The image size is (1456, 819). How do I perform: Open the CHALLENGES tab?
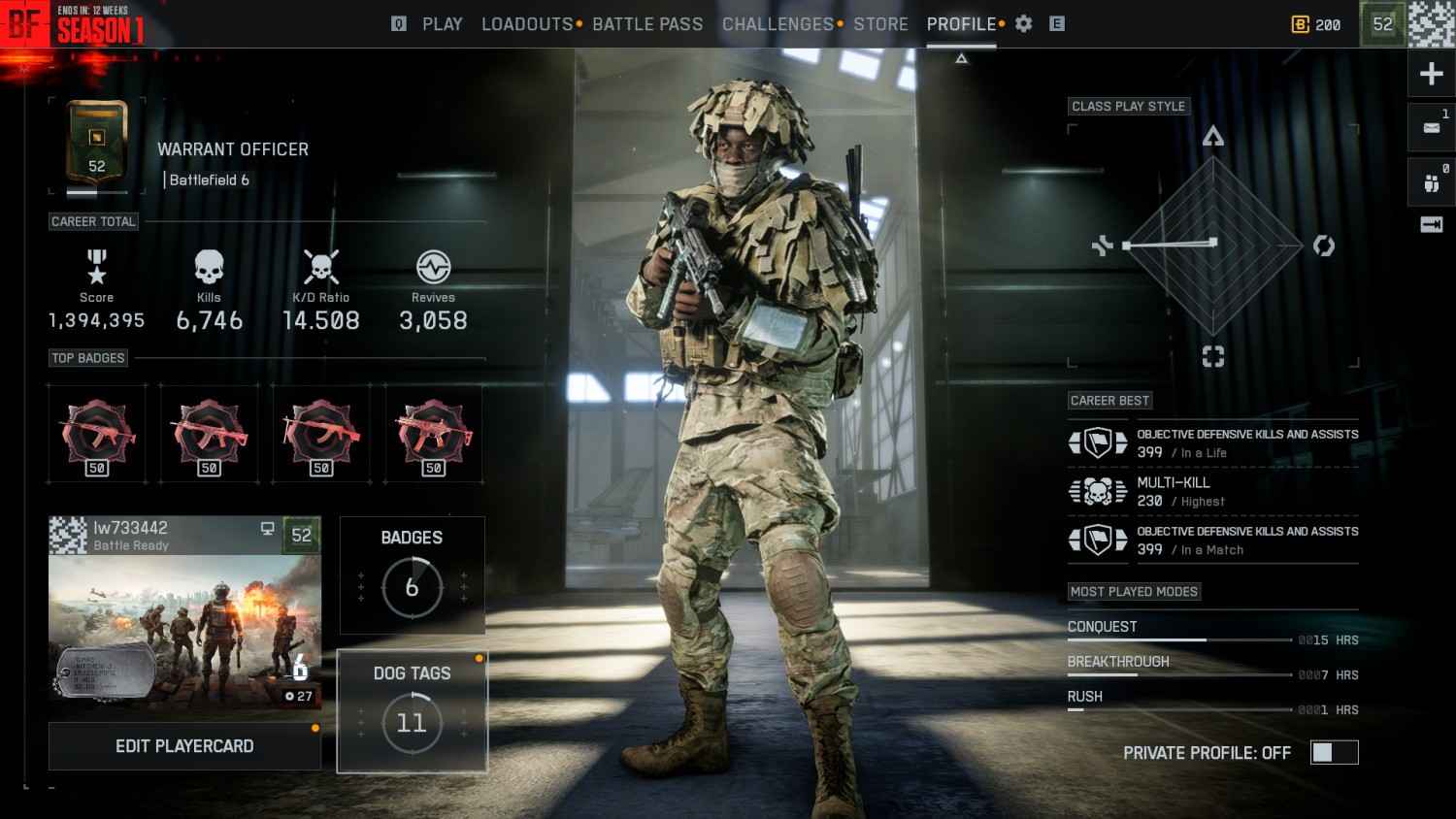(x=776, y=24)
